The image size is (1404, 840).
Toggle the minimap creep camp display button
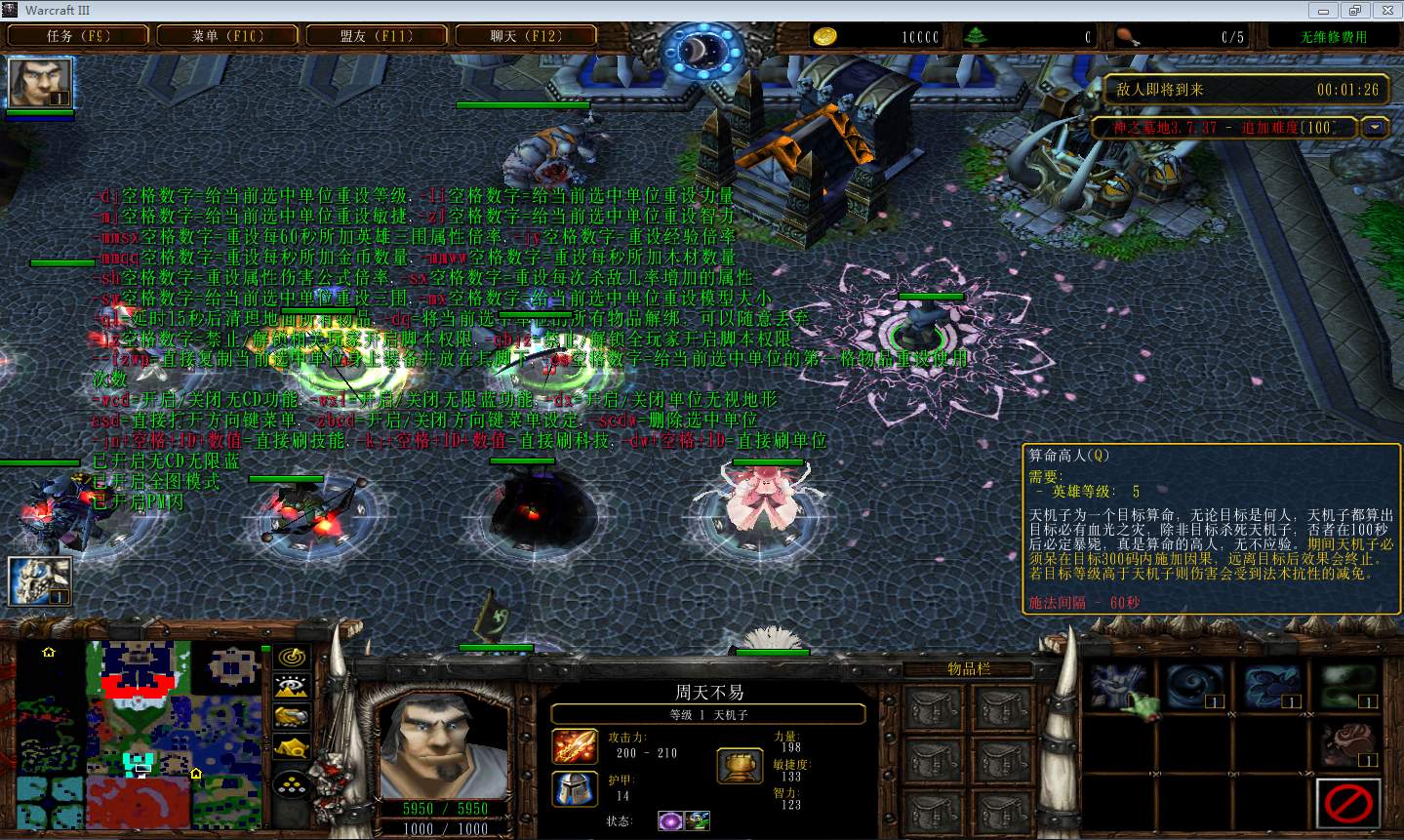tap(292, 748)
